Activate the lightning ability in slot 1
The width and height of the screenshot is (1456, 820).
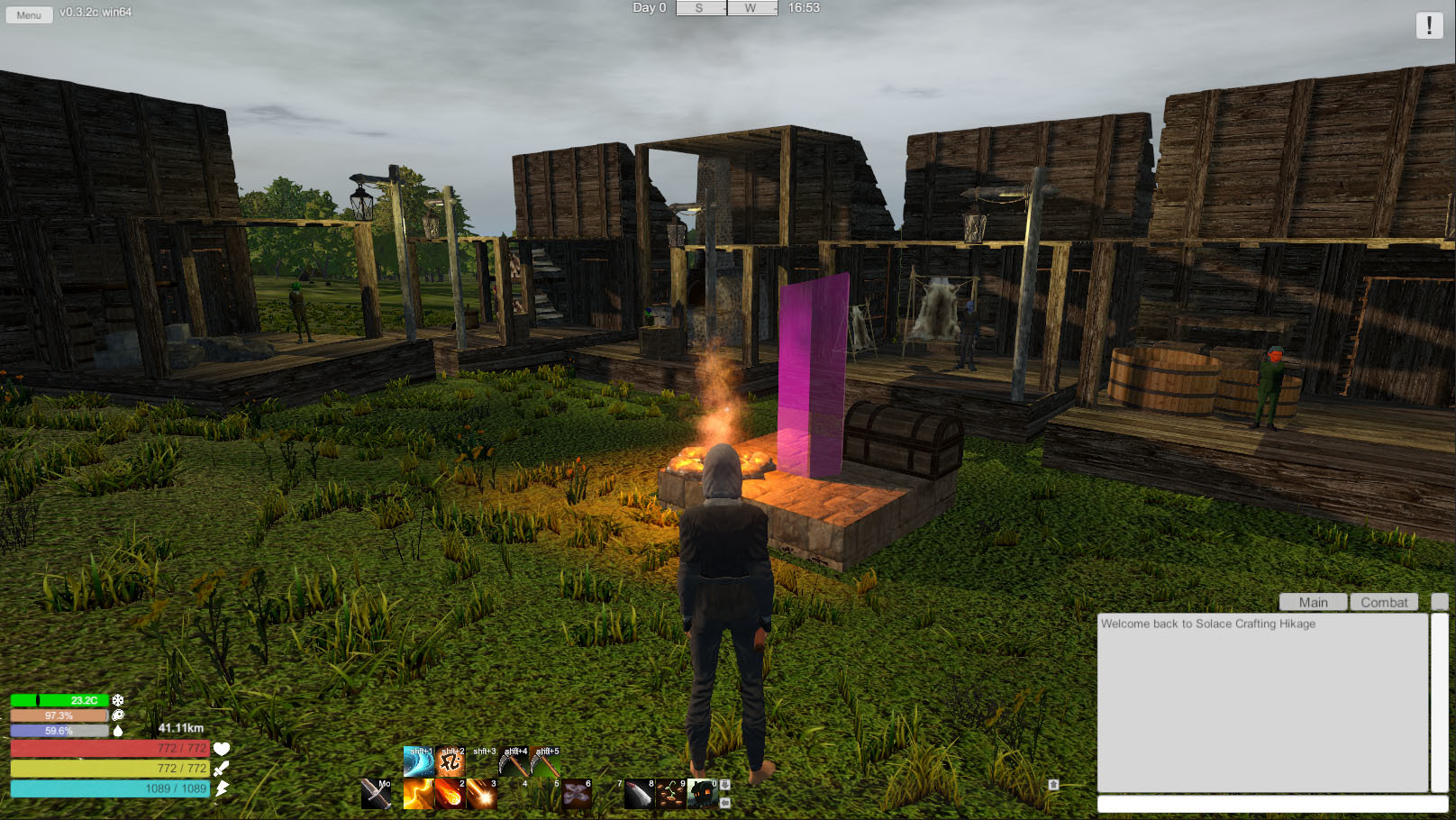418,794
